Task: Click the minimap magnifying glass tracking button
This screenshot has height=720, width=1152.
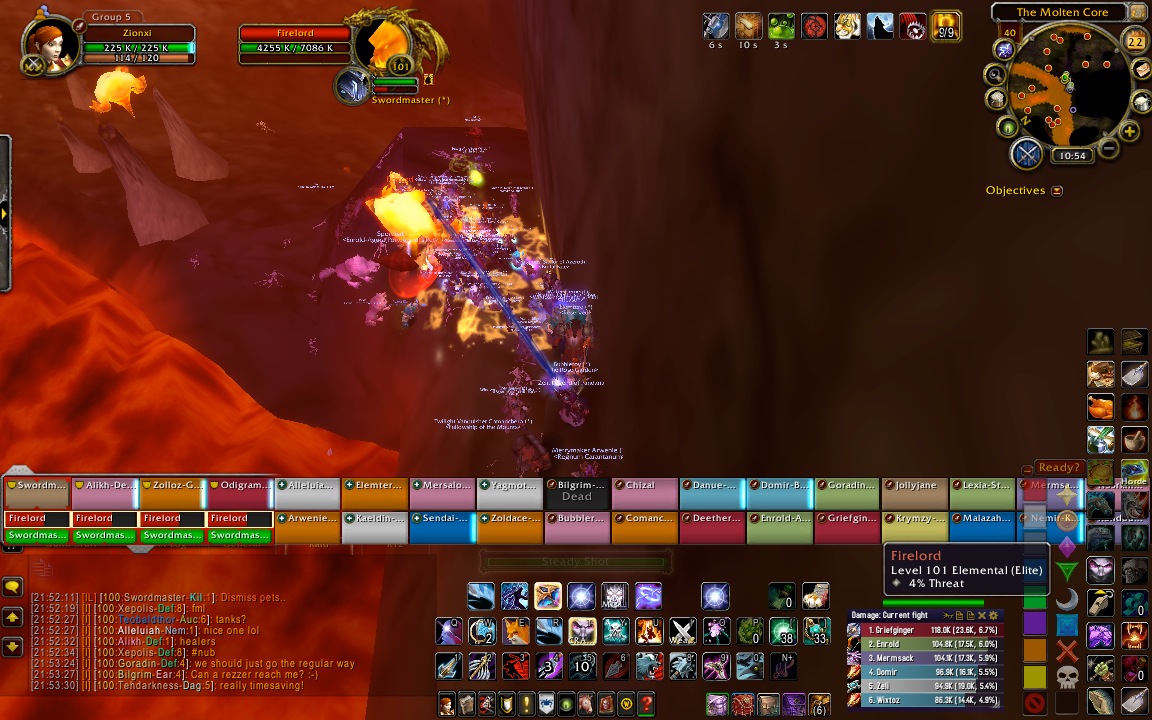Action: point(995,74)
